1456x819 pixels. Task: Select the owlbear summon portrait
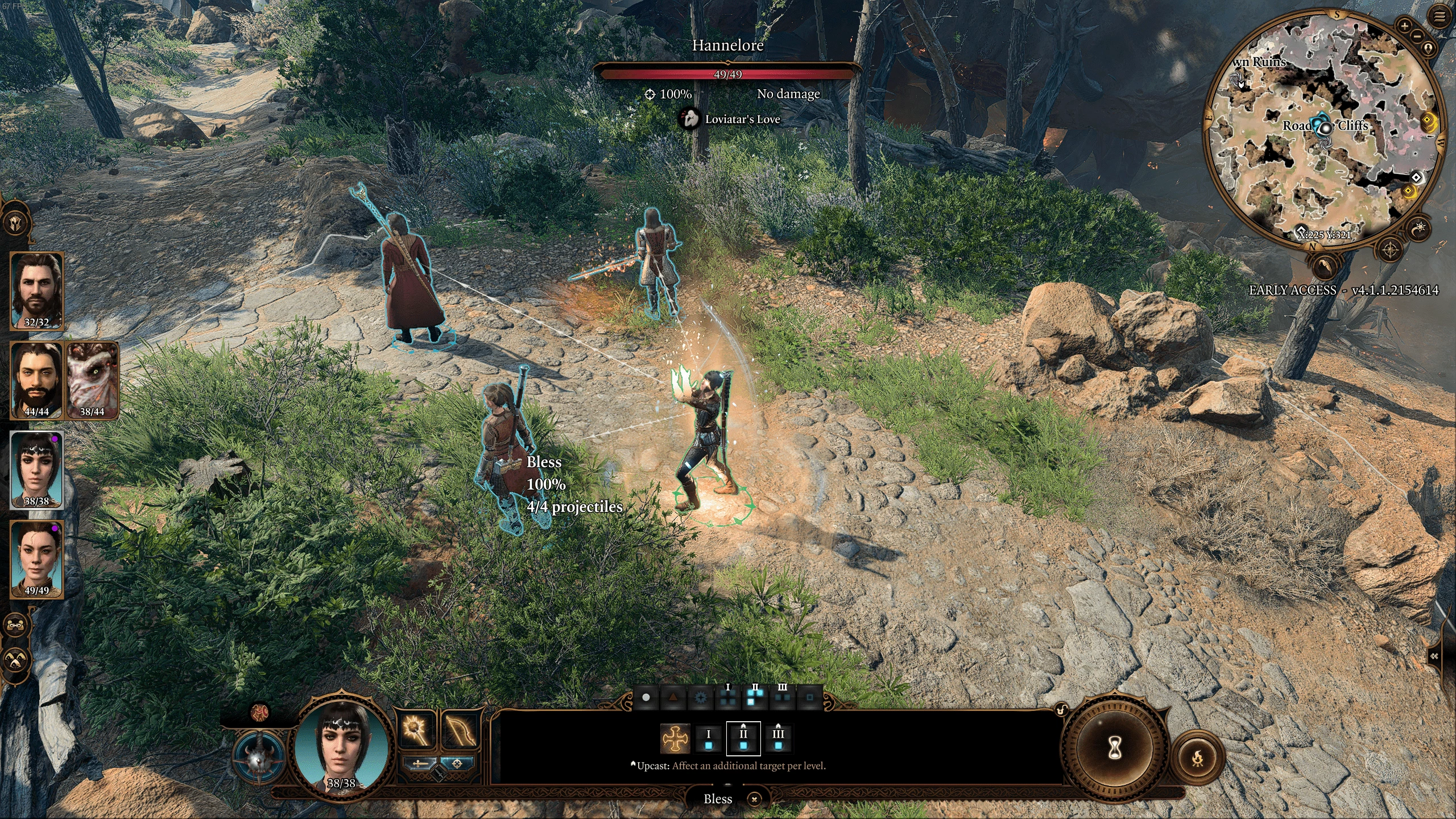click(x=92, y=380)
